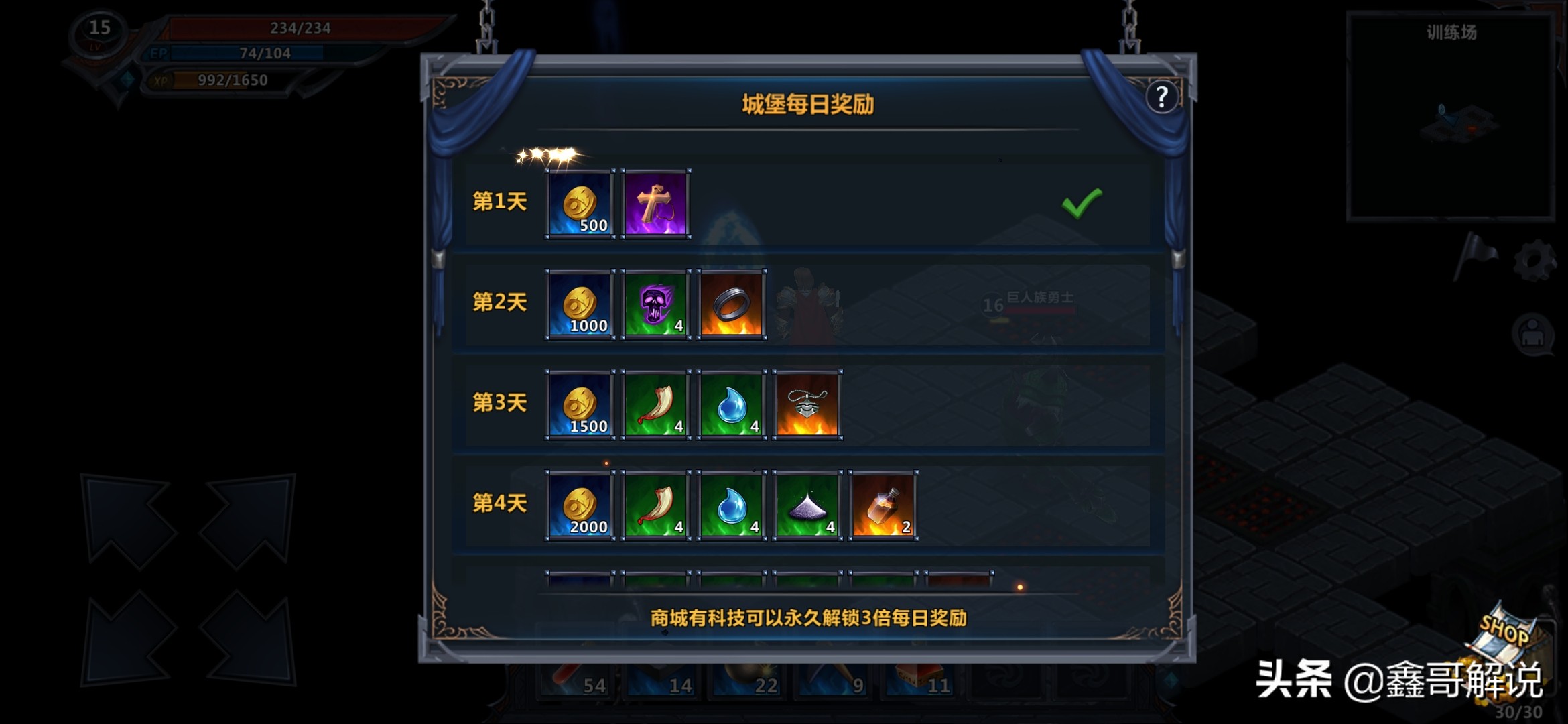Inspect the Day 3 water drop reward
Viewport: 1568px width, 724px height.
(732, 405)
